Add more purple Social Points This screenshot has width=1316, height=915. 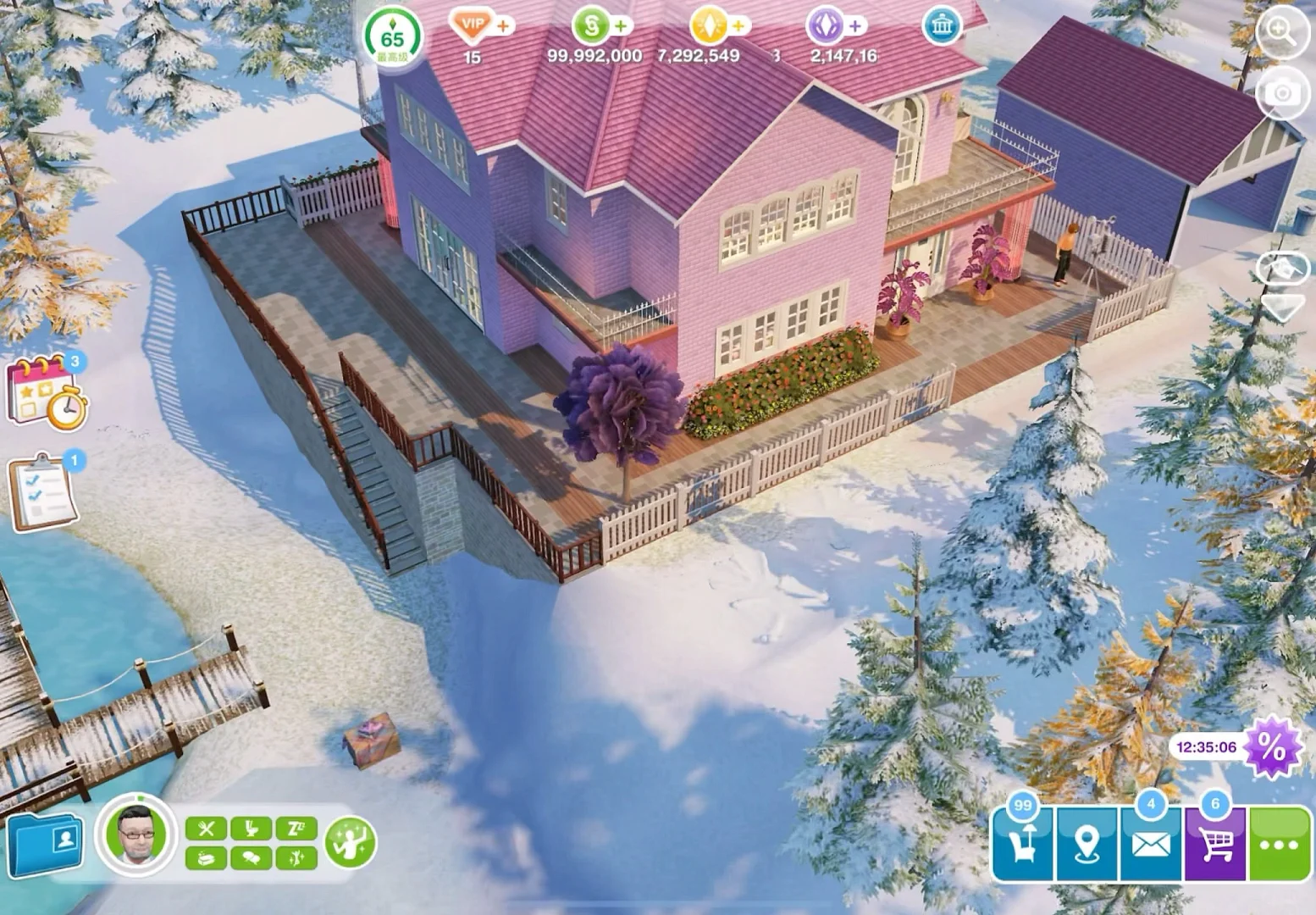[855, 26]
